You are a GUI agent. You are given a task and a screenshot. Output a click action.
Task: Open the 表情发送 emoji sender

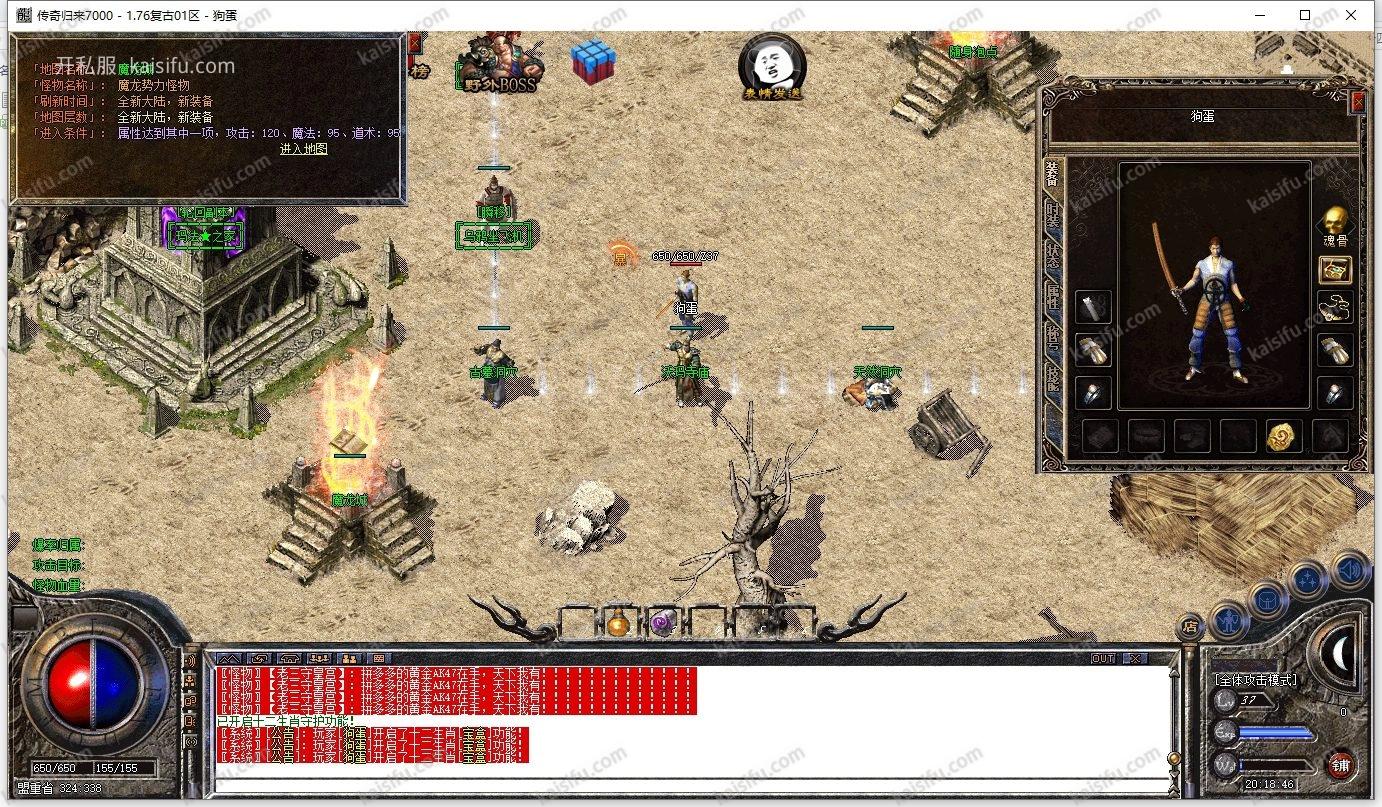point(771,65)
